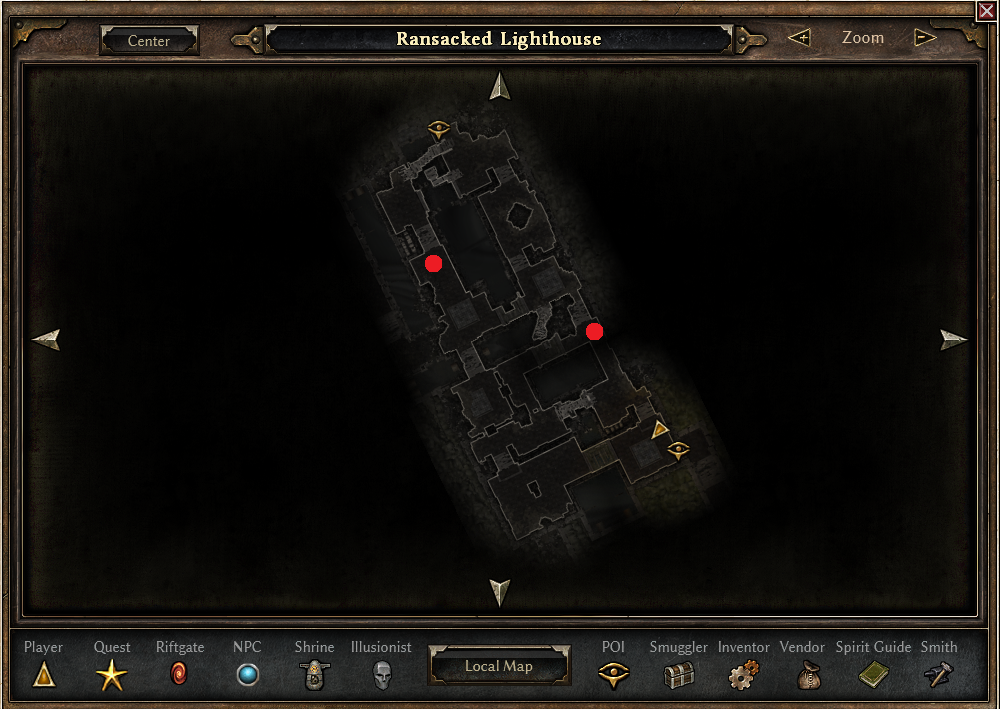Select the Player legend icon

click(x=44, y=676)
